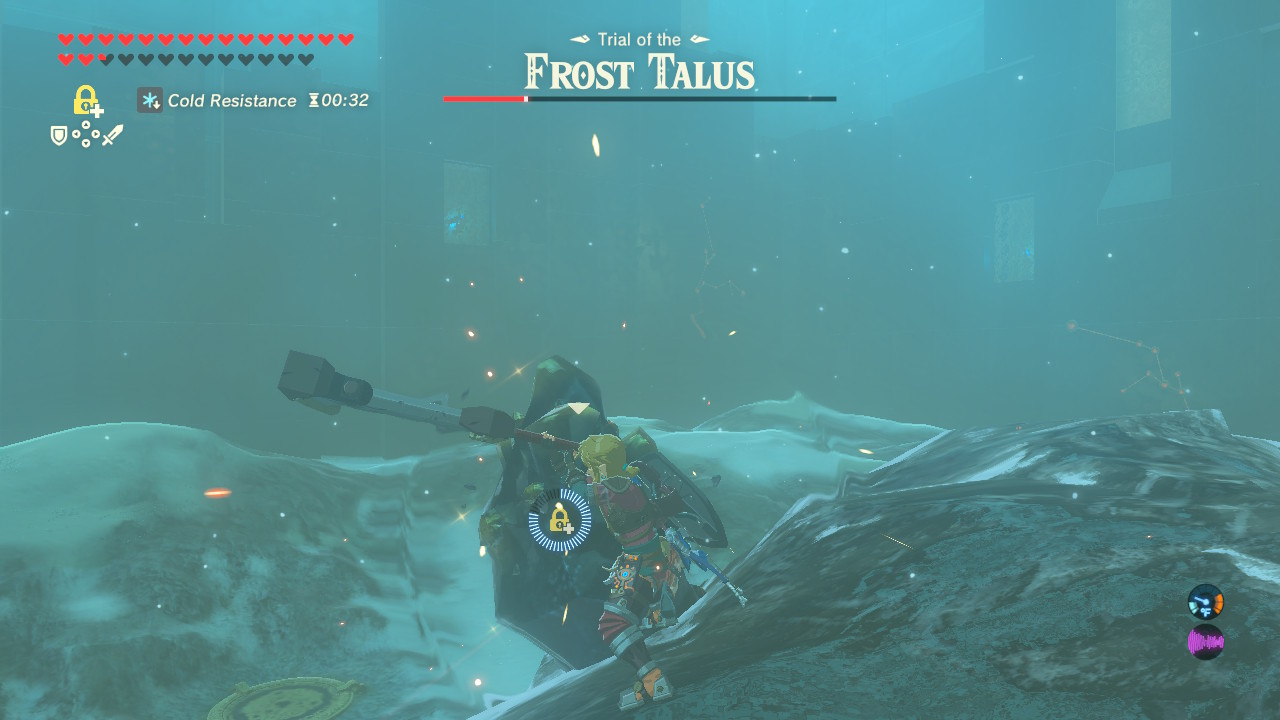Viewport: 1280px width, 720px height.
Task: Click the purple noise level indicator
Action: pyautogui.click(x=1205, y=642)
